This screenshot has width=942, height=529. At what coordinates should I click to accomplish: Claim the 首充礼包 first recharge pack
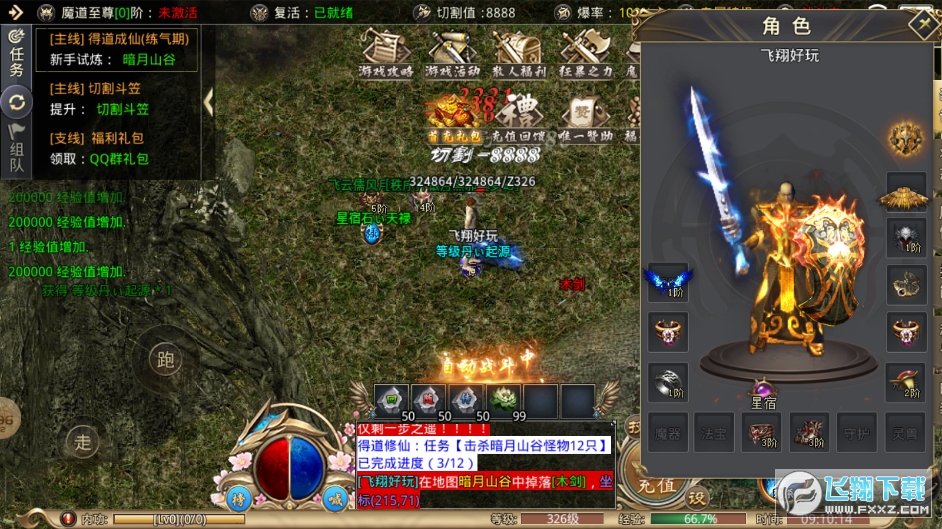pos(453,117)
